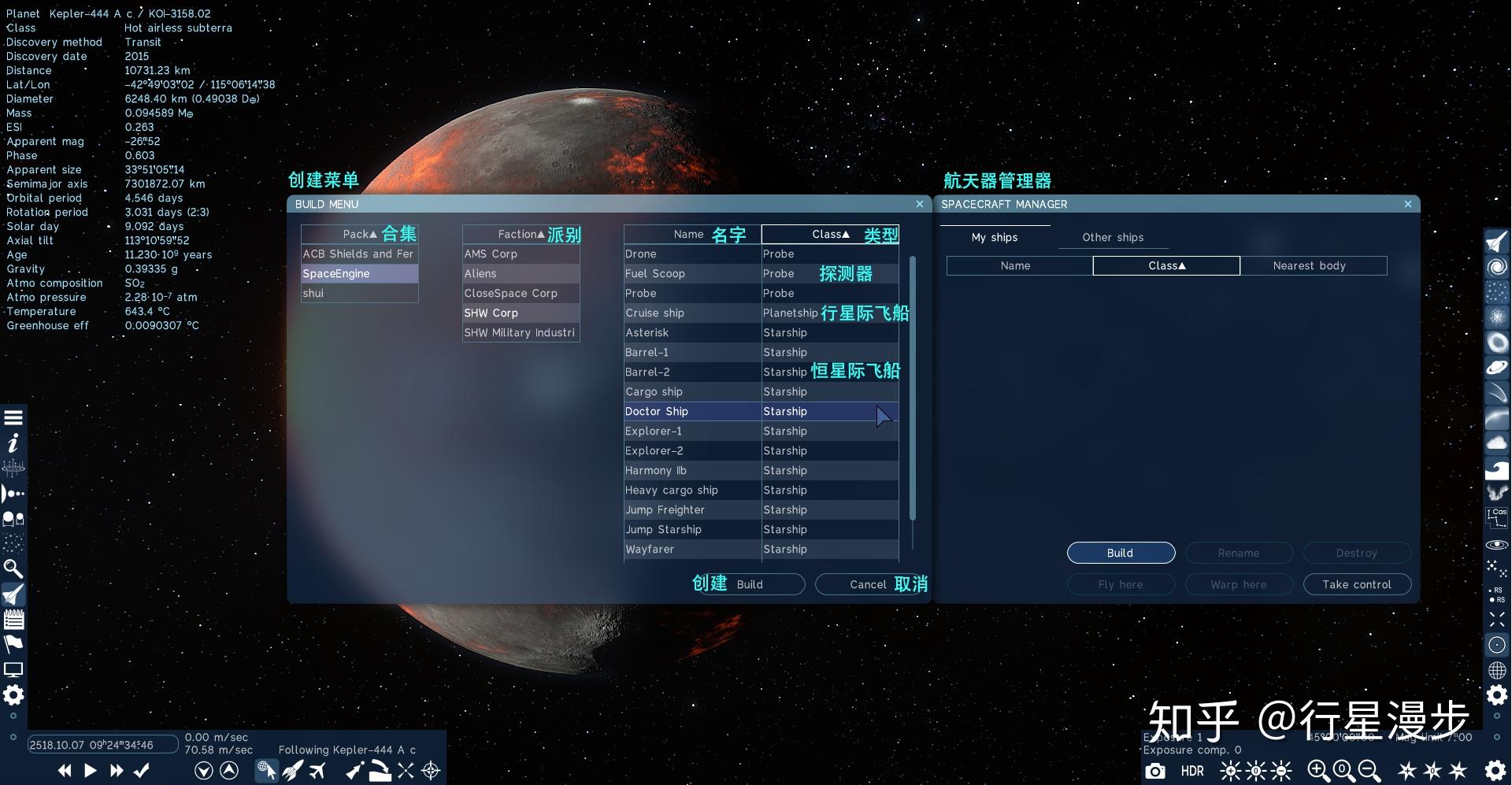Open the info panel for the planet

click(x=13, y=443)
